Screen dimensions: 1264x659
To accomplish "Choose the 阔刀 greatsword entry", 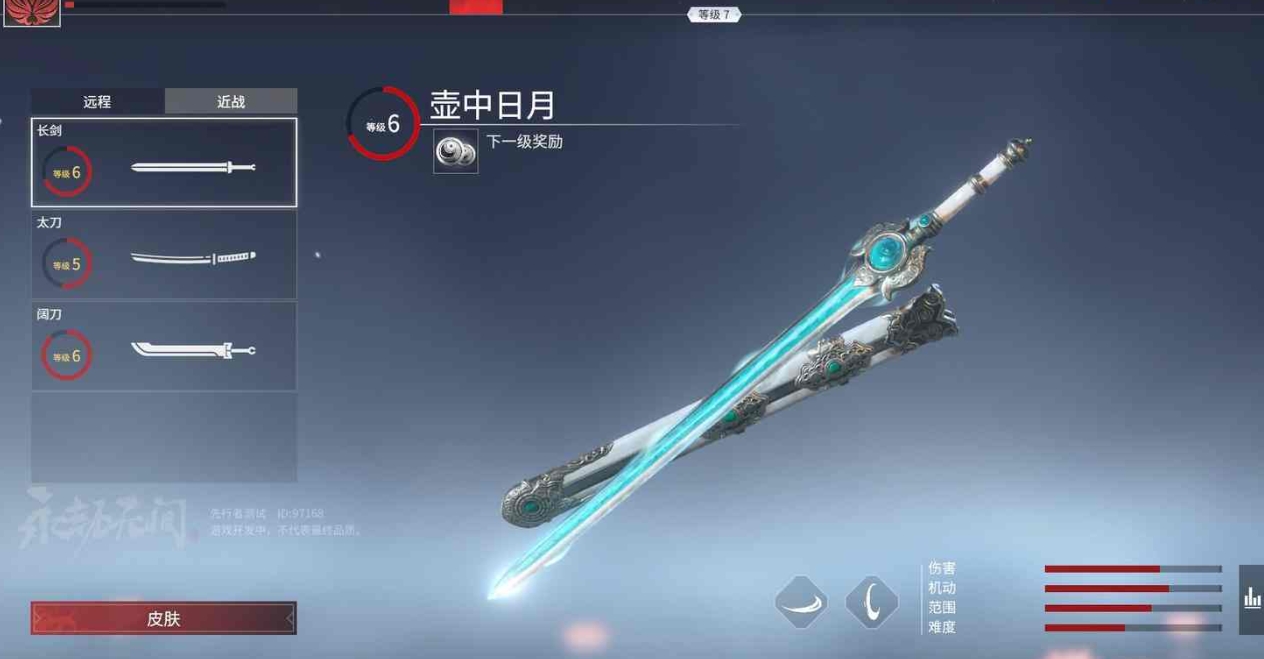I will click(164, 346).
